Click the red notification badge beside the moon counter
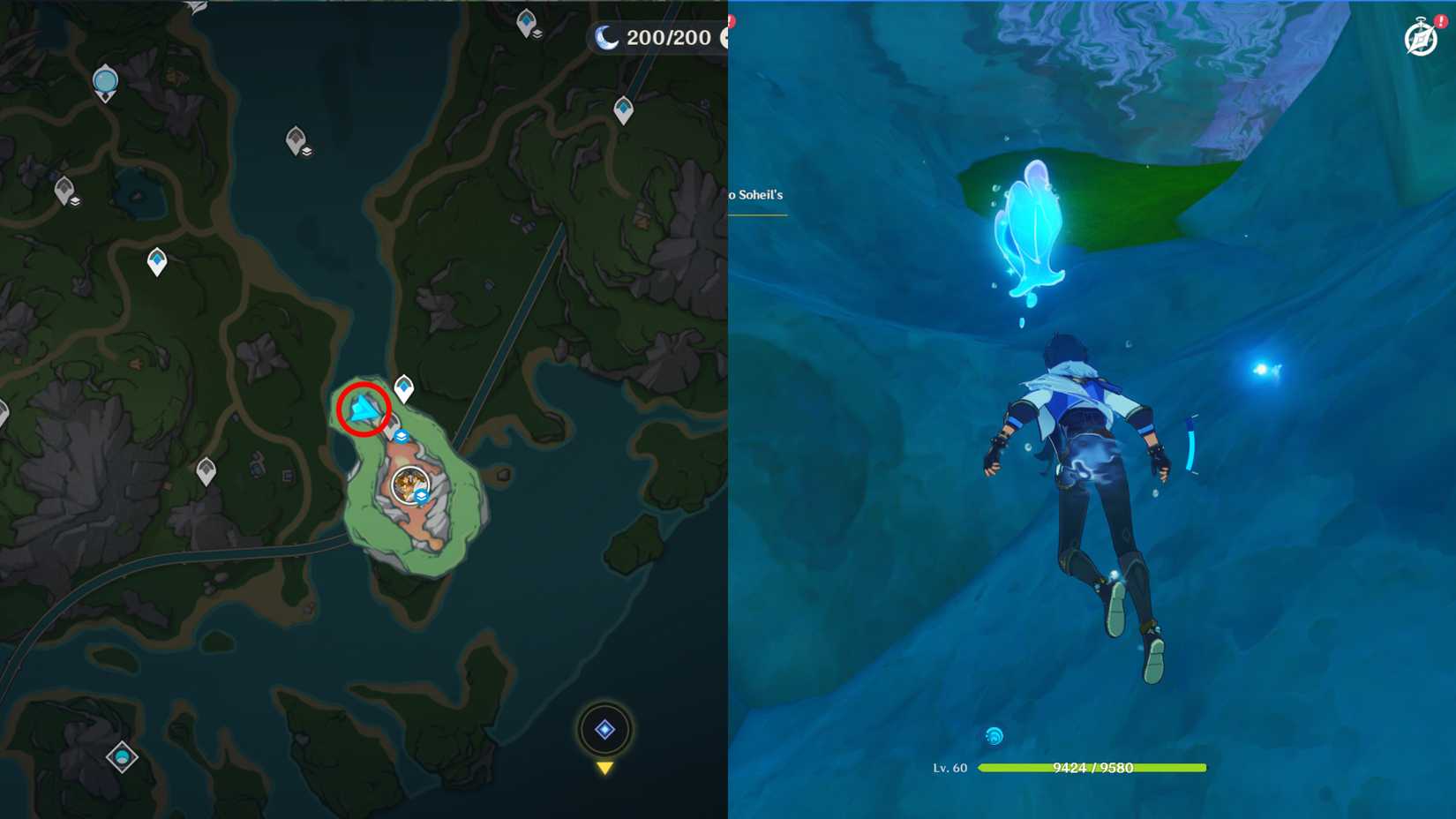 [x=732, y=21]
